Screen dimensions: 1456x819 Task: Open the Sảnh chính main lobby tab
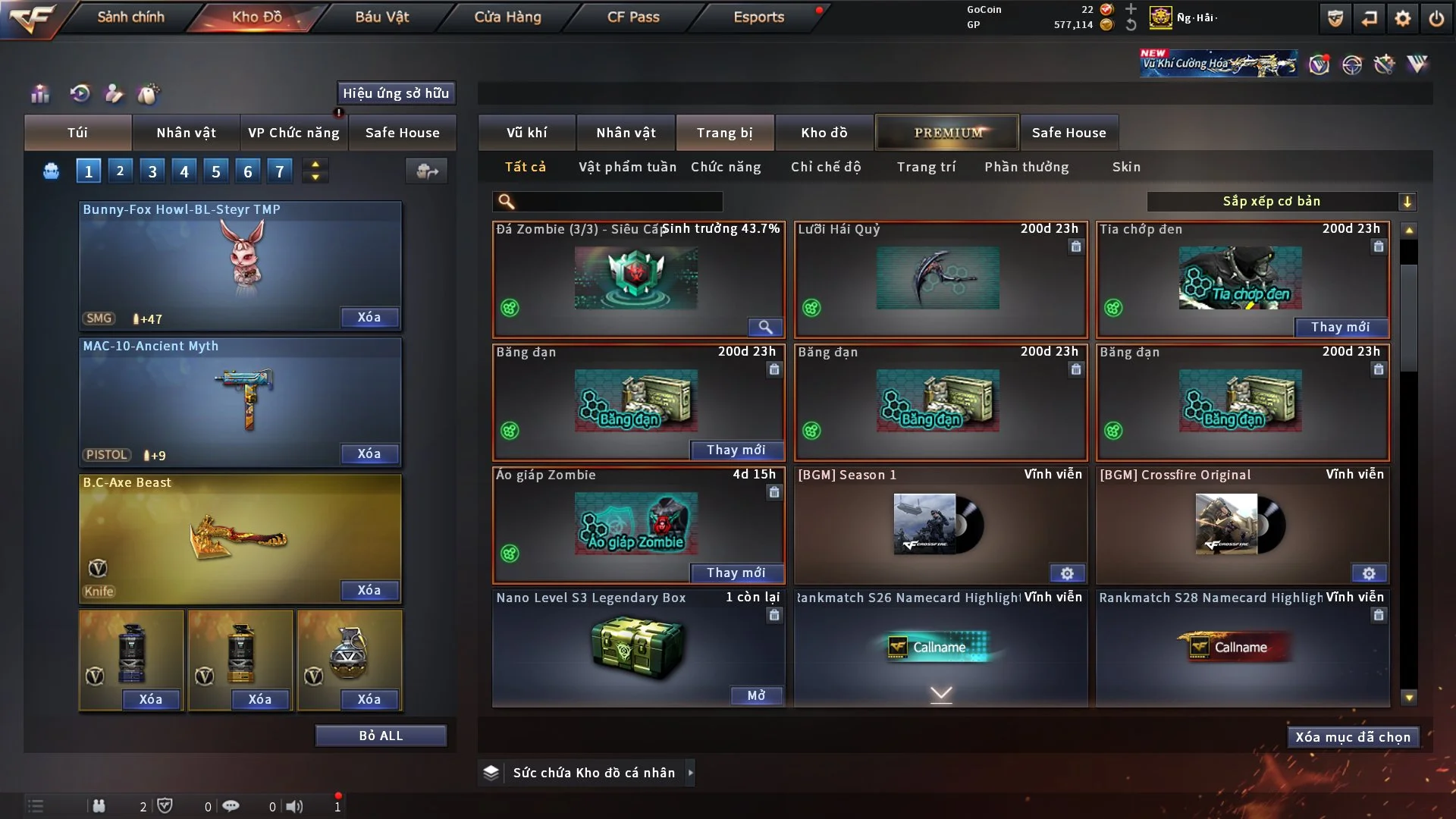coord(130,17)
